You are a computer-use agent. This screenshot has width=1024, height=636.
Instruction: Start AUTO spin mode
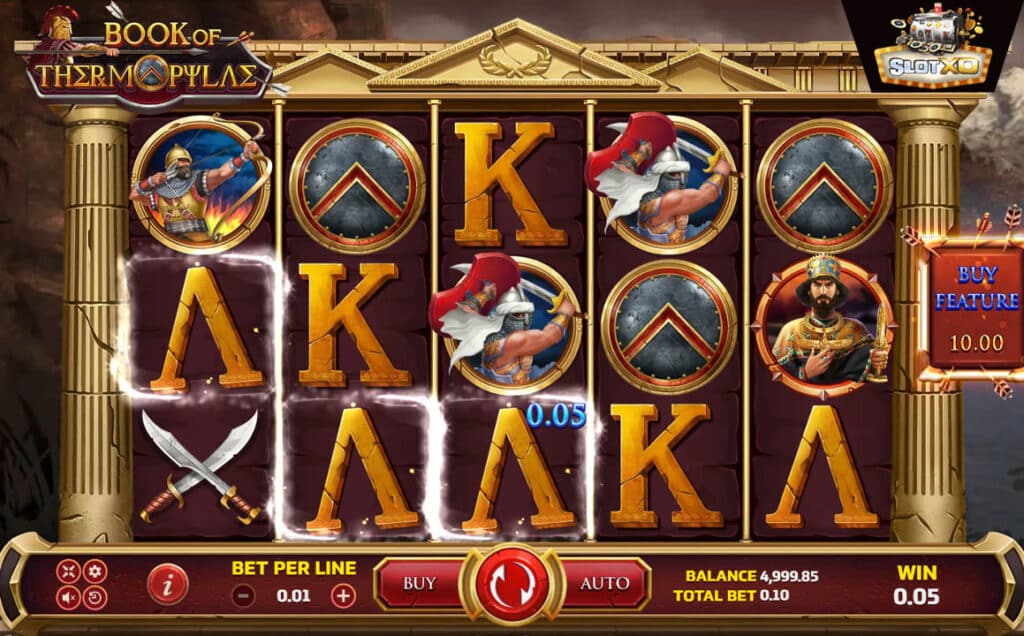pos(604,583)
